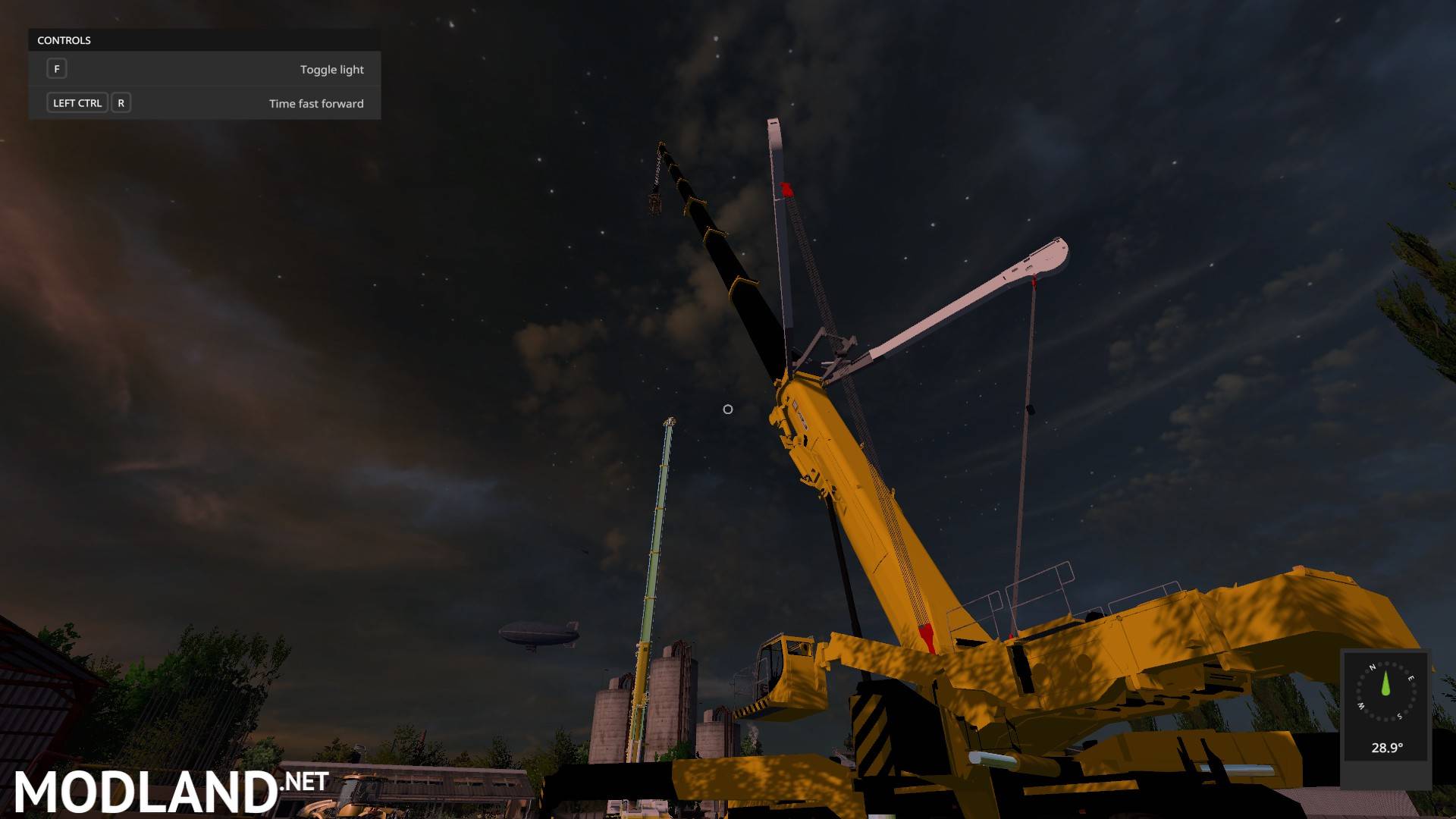Click the Time fast forward label

316,103
